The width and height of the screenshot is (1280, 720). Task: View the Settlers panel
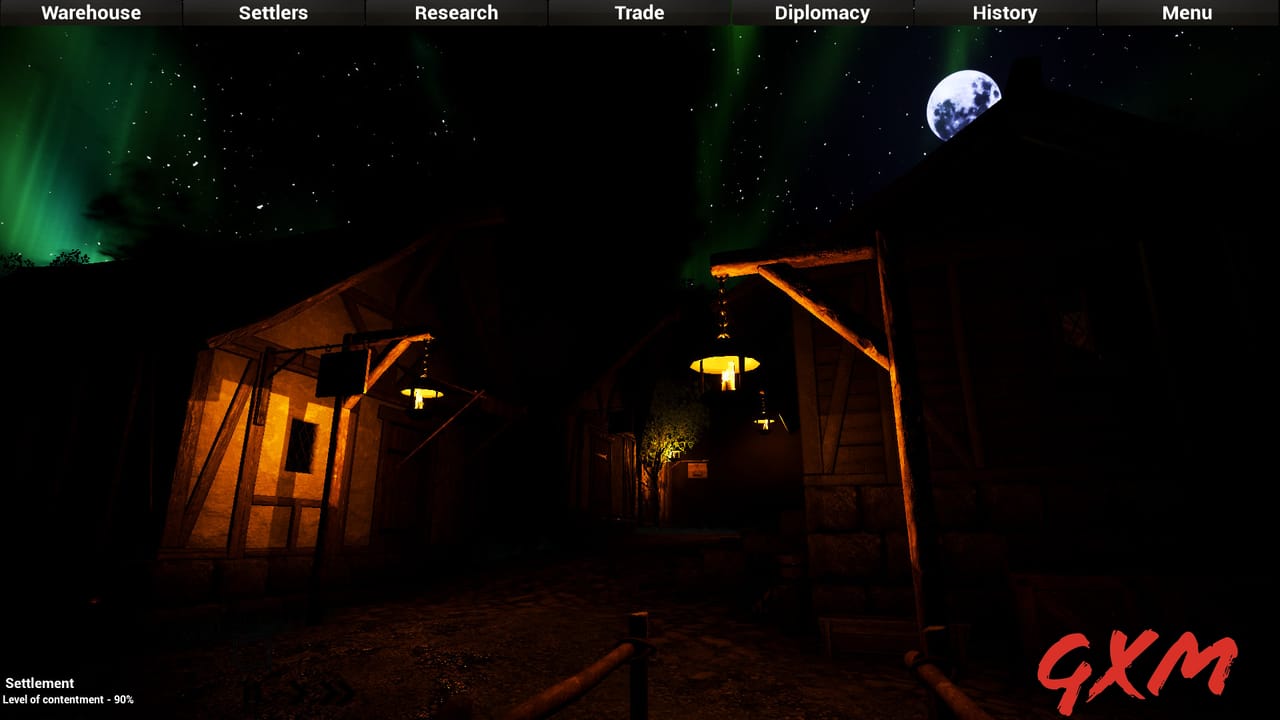click(271, 13)
